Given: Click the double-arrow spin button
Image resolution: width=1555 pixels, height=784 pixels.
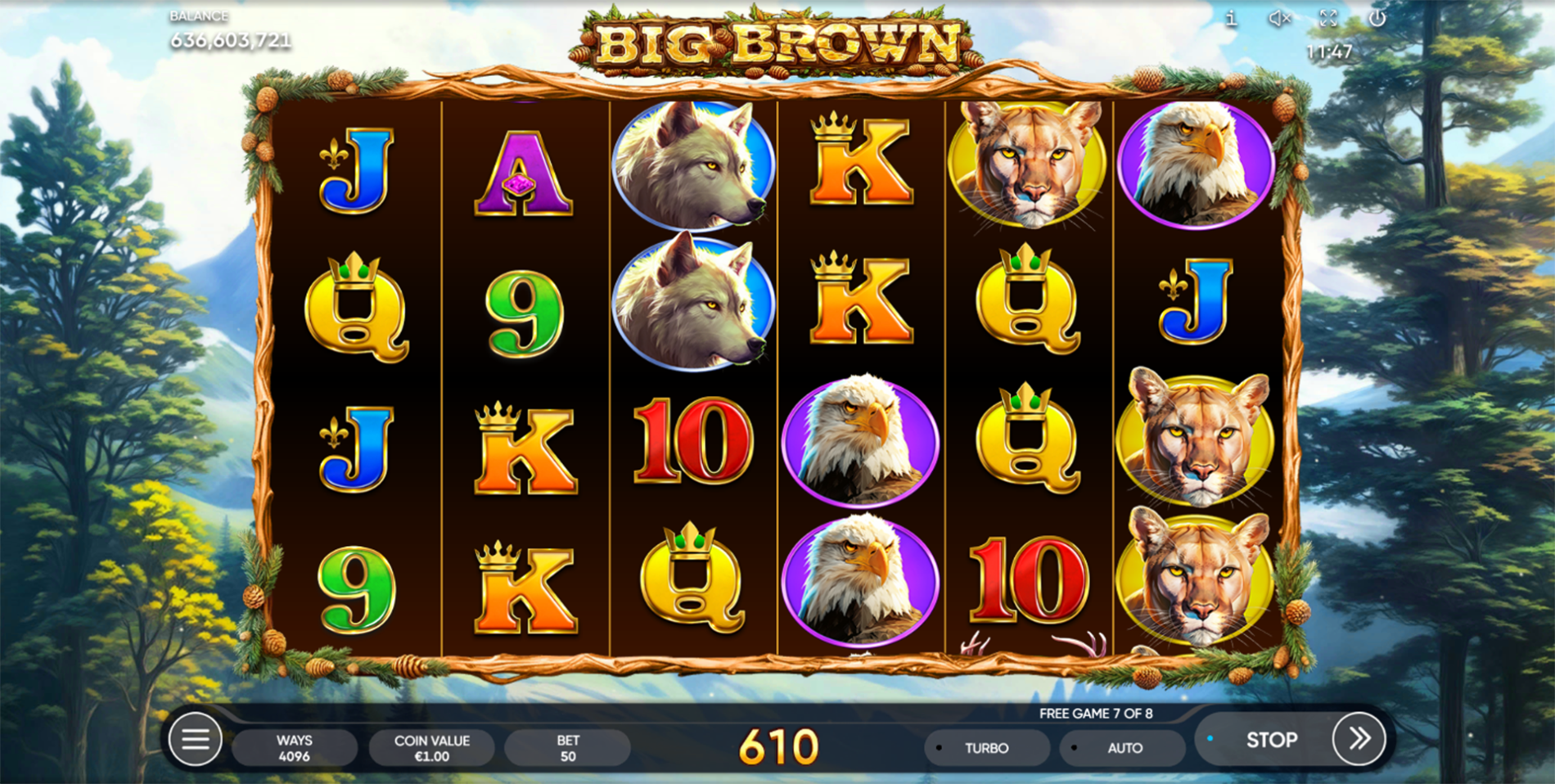Looking at the screenshot, I should pyautogui.click(x=1359, y=739).
